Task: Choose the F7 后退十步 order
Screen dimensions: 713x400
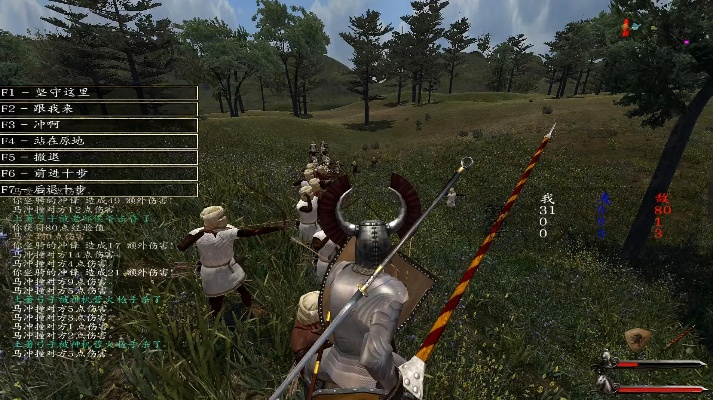Action: click(98, 189)
